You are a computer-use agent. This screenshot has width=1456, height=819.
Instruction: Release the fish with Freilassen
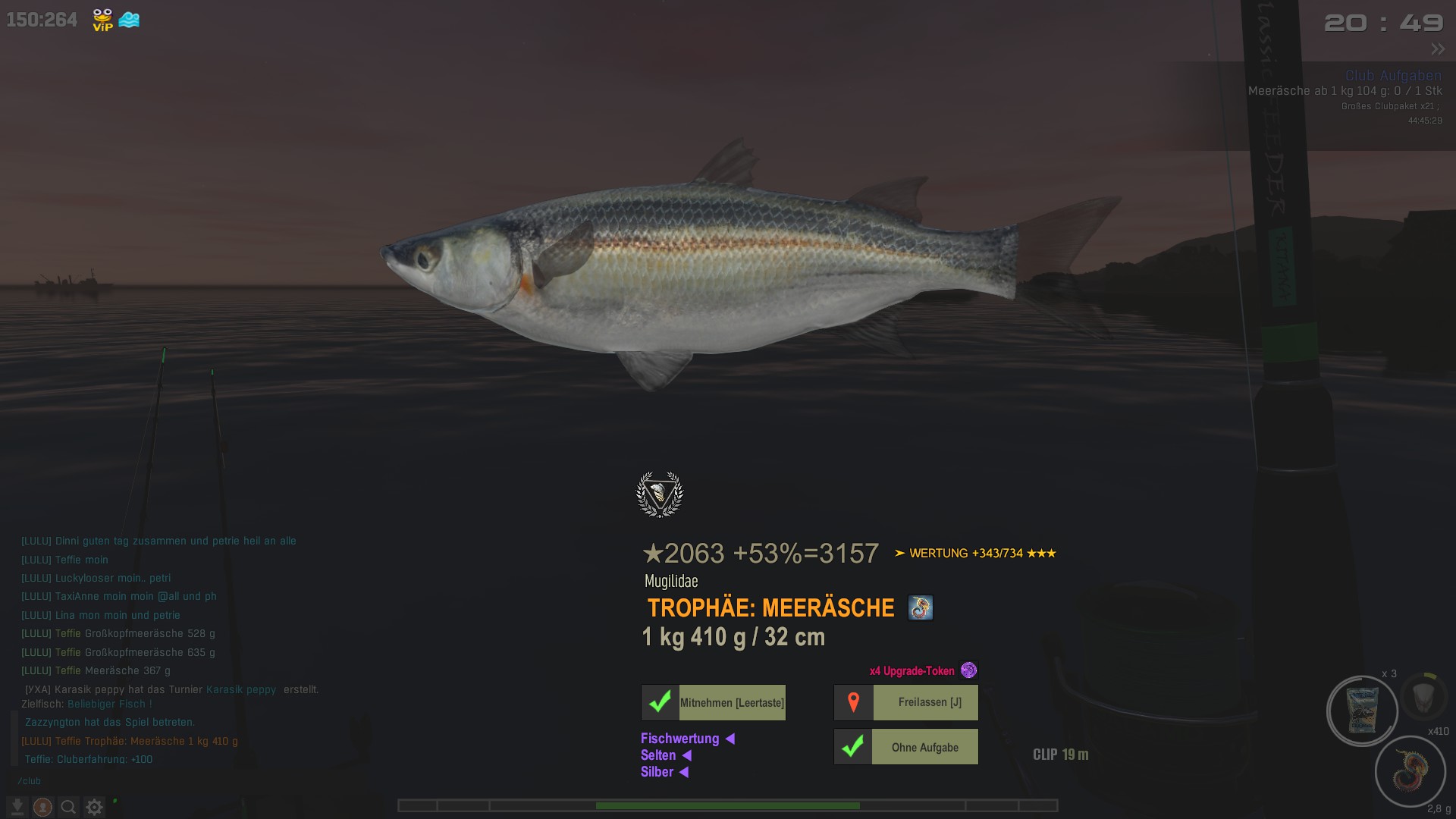tap(906, 703)
